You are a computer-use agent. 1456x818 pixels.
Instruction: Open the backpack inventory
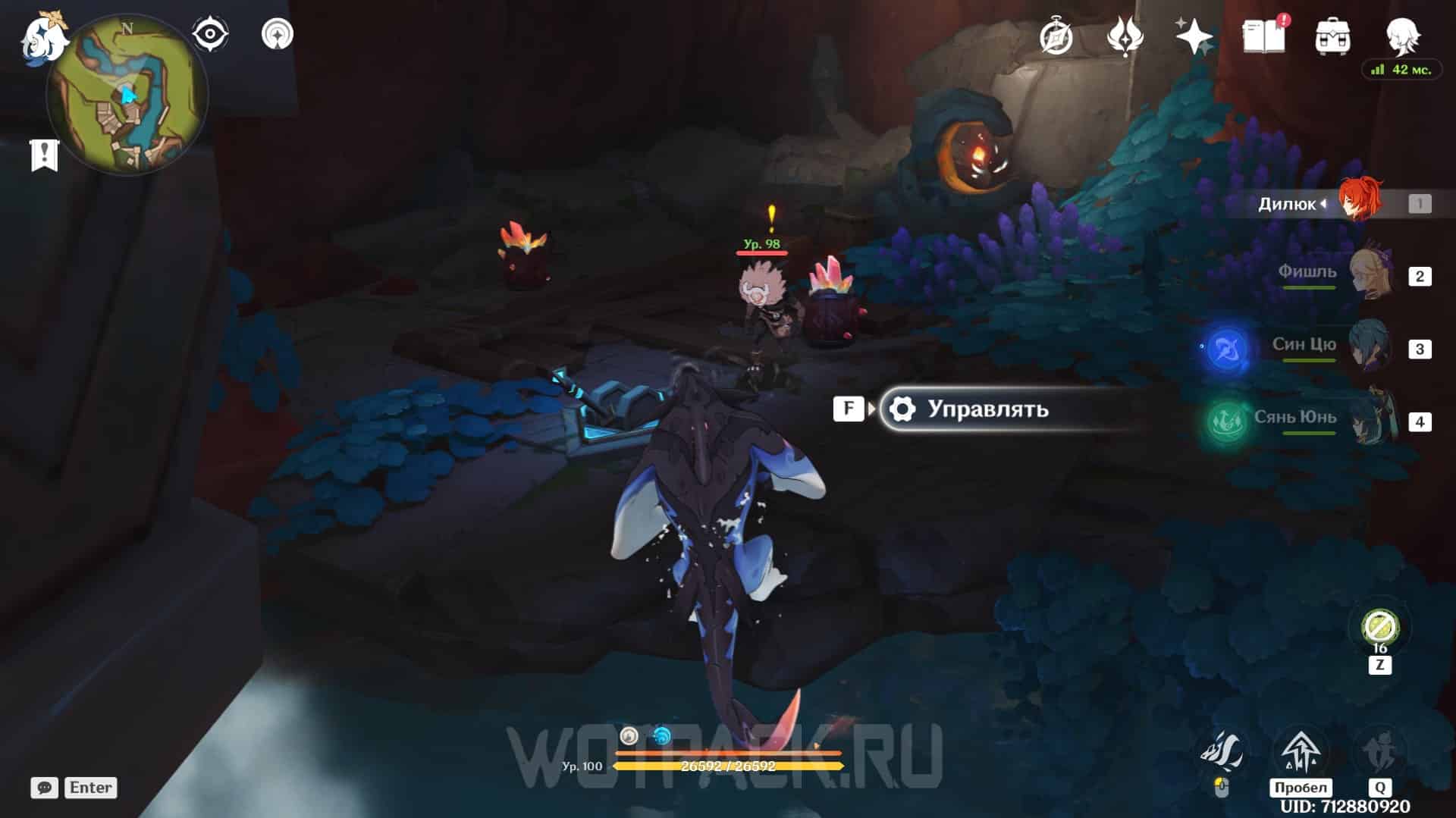point(1332,36)
